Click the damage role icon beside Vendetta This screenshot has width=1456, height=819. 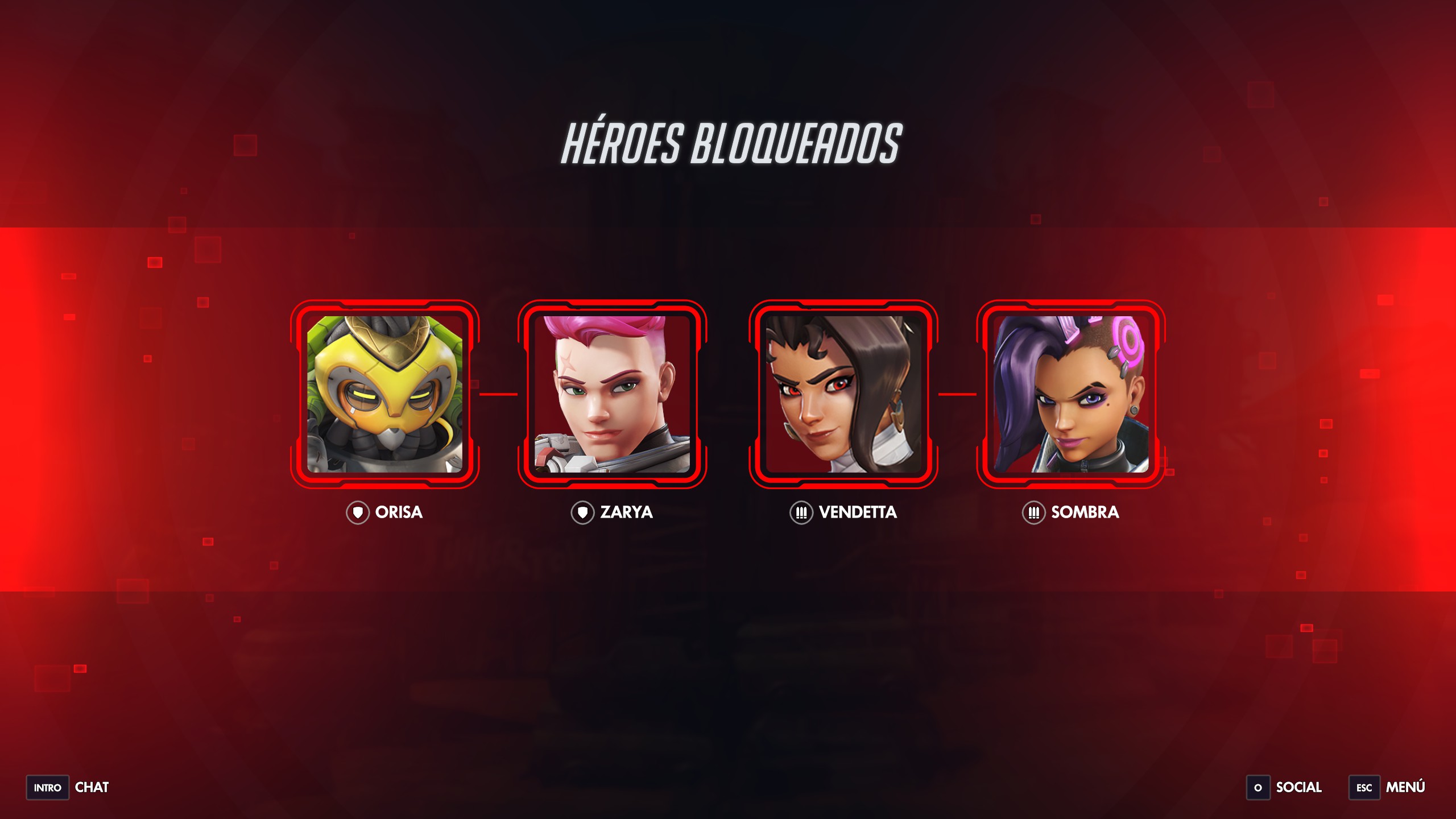point(801,512)
